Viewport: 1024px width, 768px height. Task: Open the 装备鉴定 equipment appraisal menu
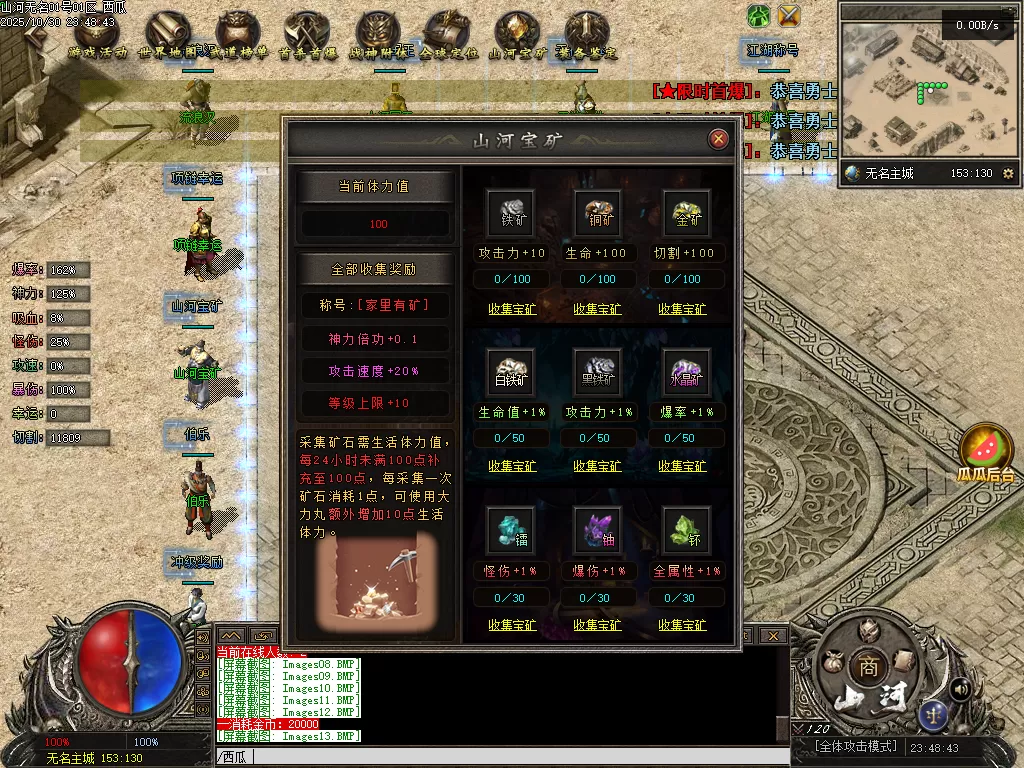(587, 36)
